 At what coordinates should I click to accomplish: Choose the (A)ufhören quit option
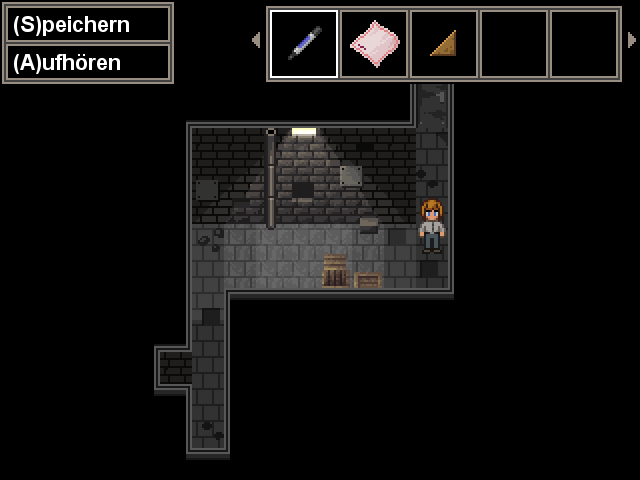click(88, 62)
